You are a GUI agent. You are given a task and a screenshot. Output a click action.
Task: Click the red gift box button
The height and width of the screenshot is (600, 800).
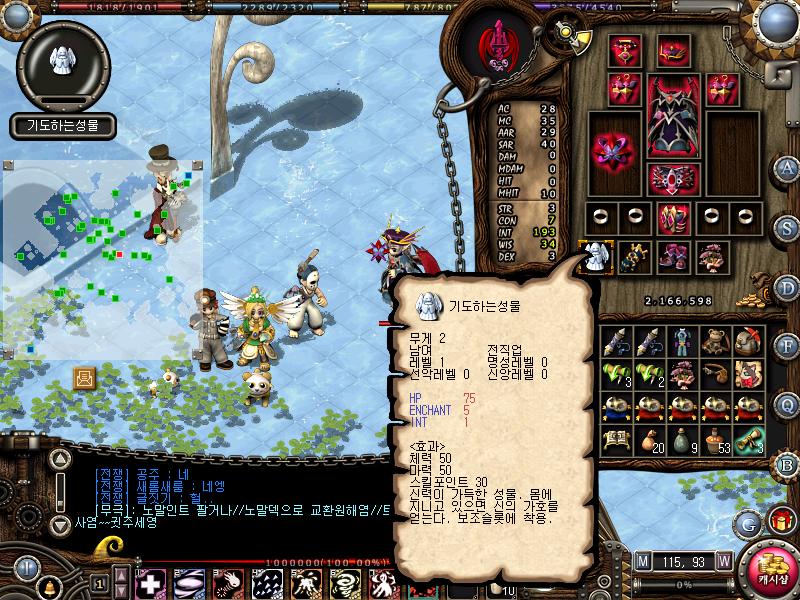(x=778, y=521)
